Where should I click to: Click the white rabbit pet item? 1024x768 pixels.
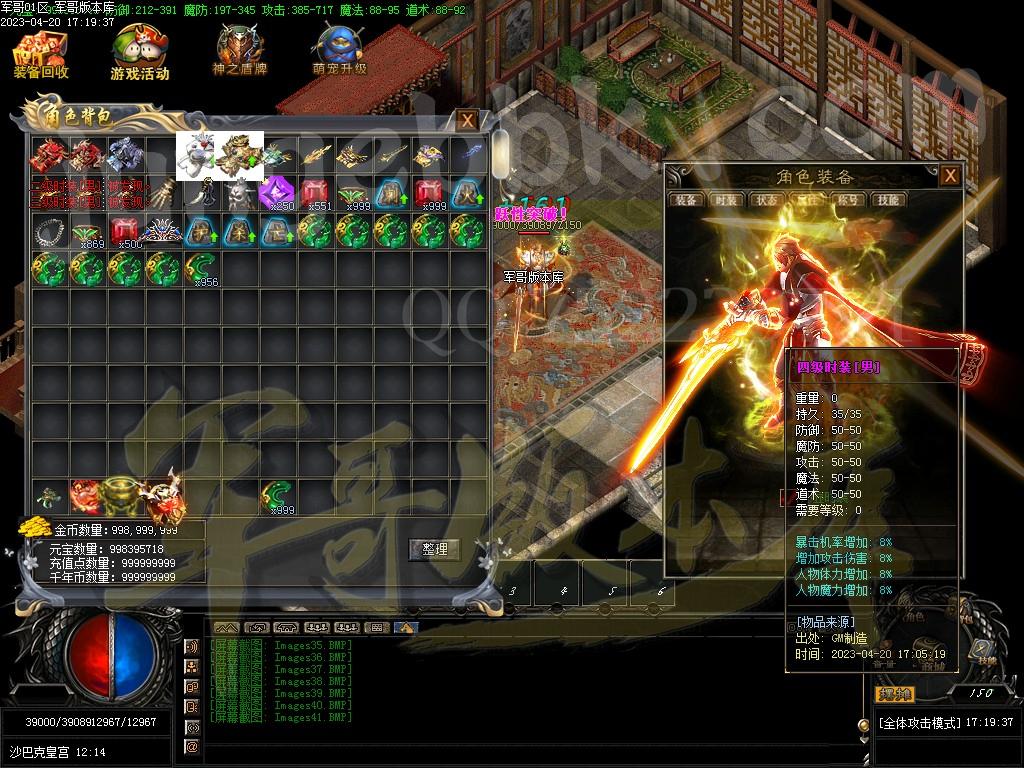click(196, 154)
